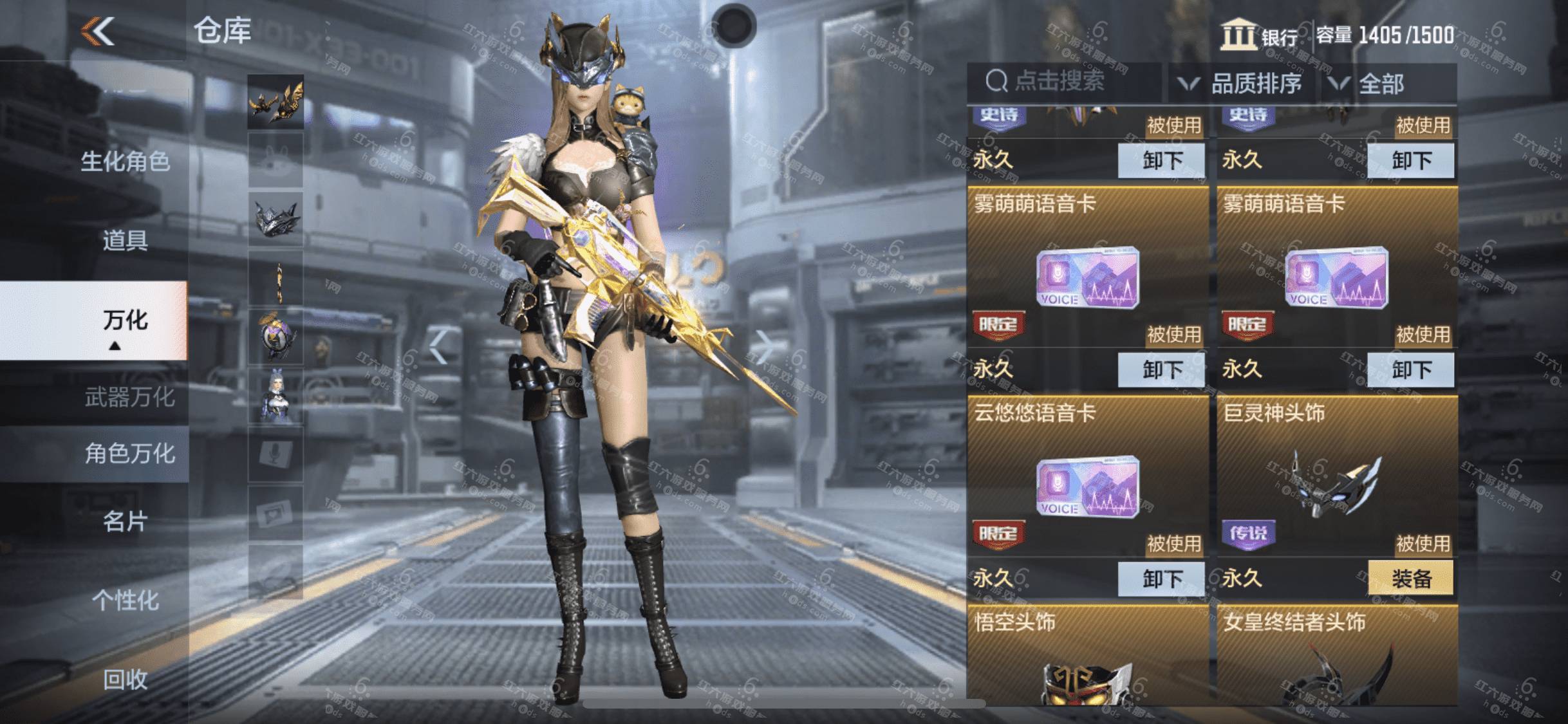Switch to the 道具 tab
The image size is (1568, 724).
coord(125,241)
